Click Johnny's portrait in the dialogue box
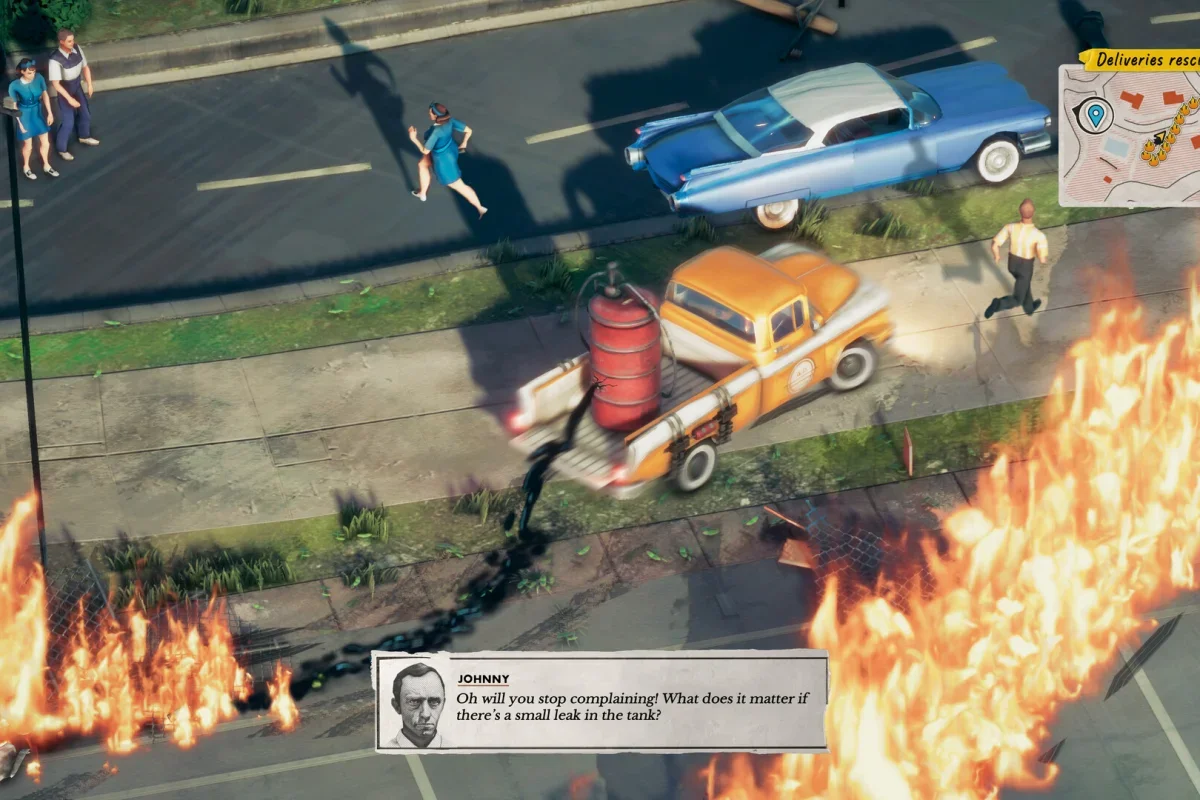 pos(418,704)
